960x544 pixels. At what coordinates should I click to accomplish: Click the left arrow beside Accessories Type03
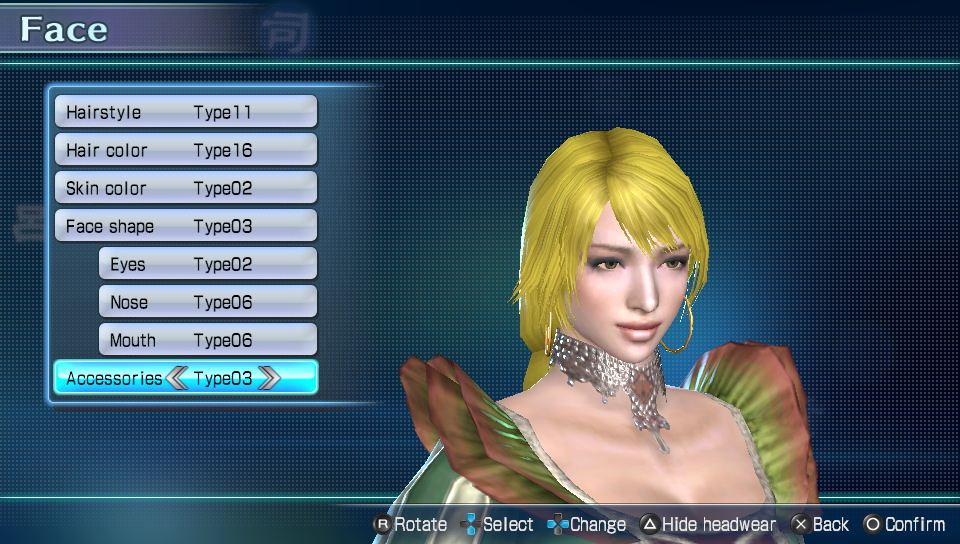177,378
